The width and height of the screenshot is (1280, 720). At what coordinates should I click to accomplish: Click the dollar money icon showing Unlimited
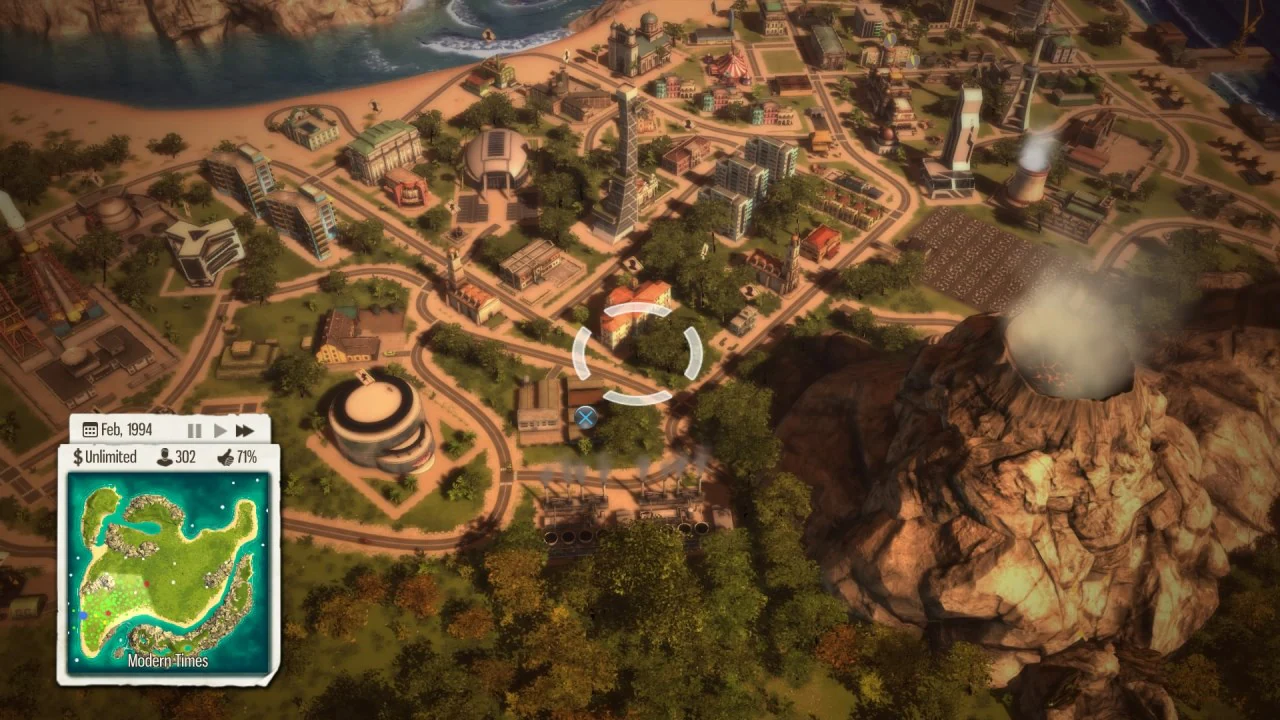tap(76, 456)
